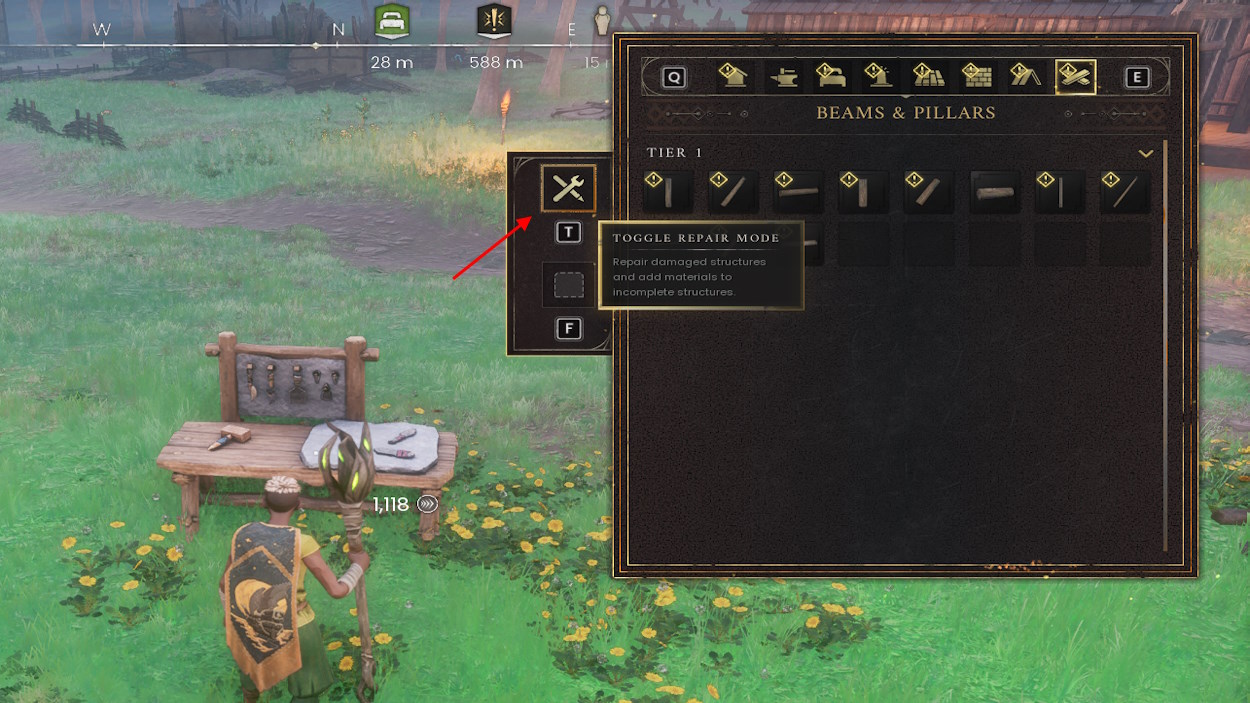Toggle repair mode with the wrench-and-hammer icon
The image size is (1250, 703).
[568, 188]
